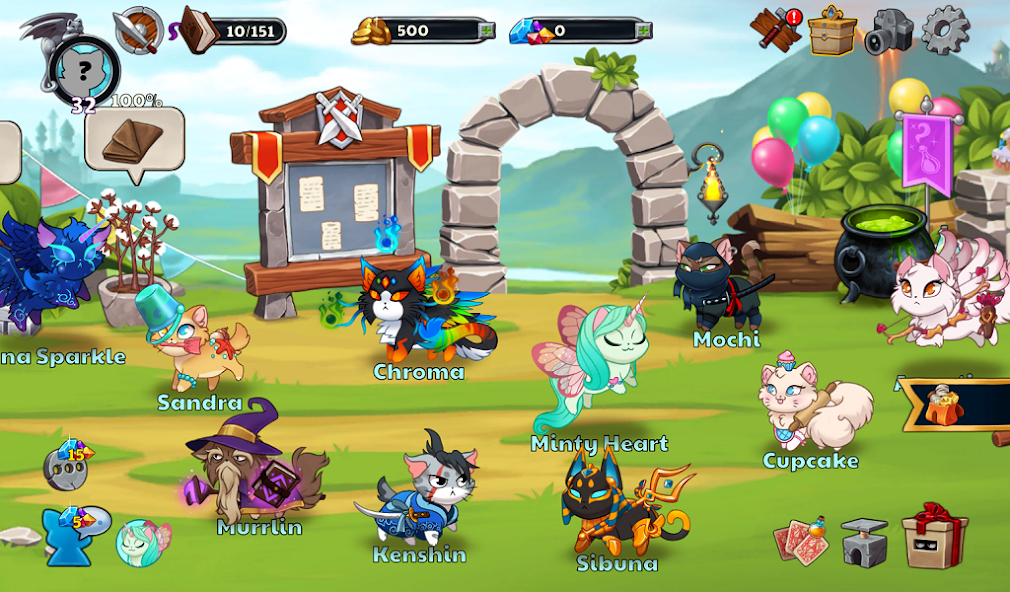This screenshot has width=1010, height=592.
Task: Buy more gems with plus button
Action: 643,31
